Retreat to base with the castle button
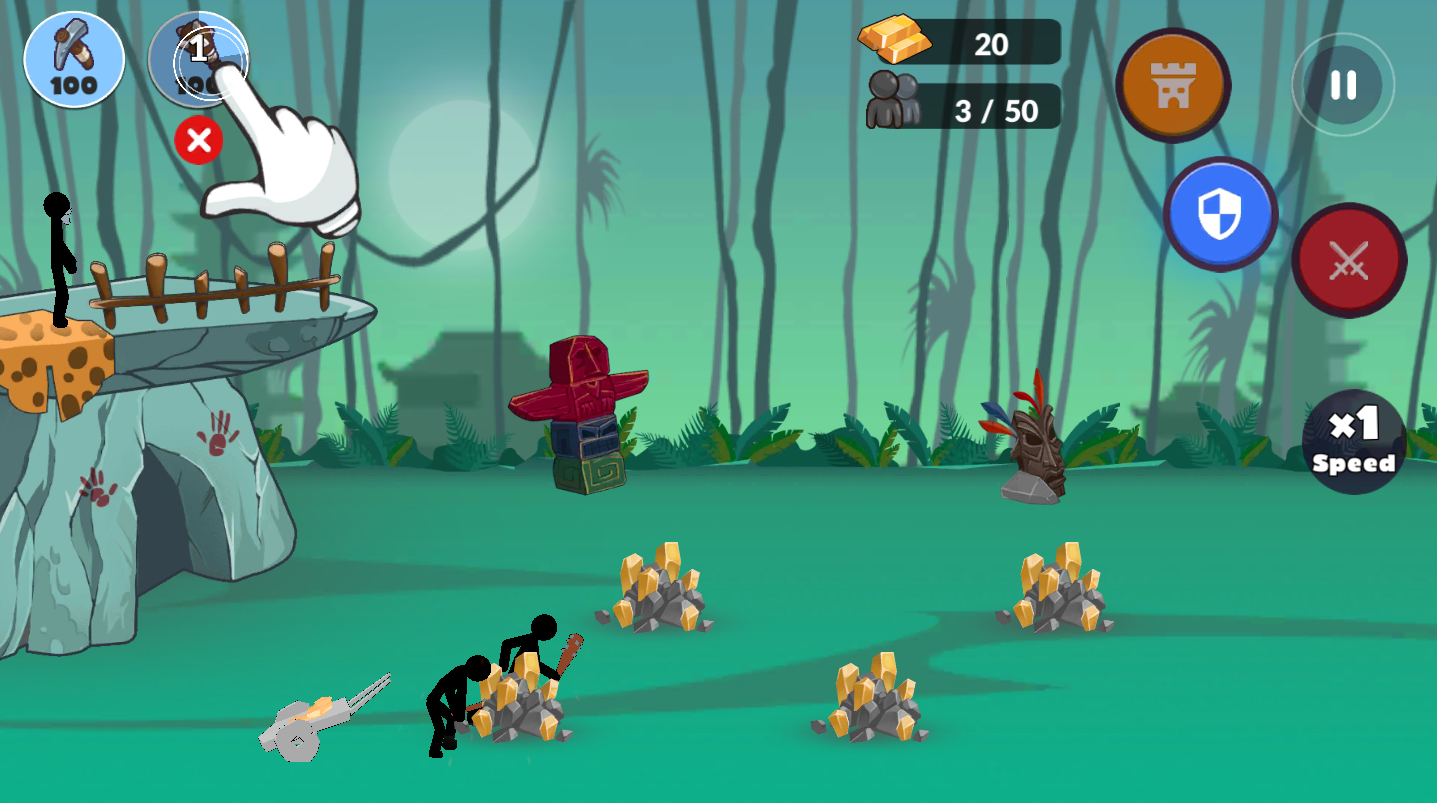Screen dimensions: 1437x803 point(1172,85)
